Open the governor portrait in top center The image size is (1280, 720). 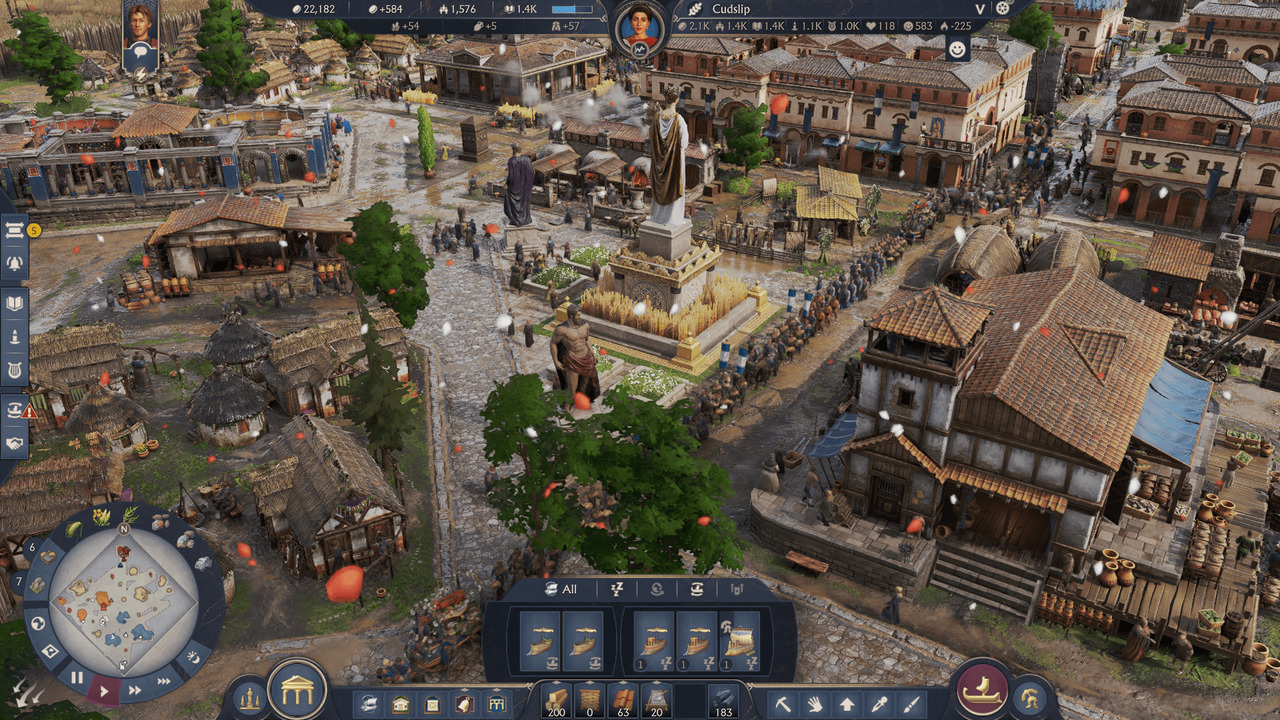(x=639, y=27)
